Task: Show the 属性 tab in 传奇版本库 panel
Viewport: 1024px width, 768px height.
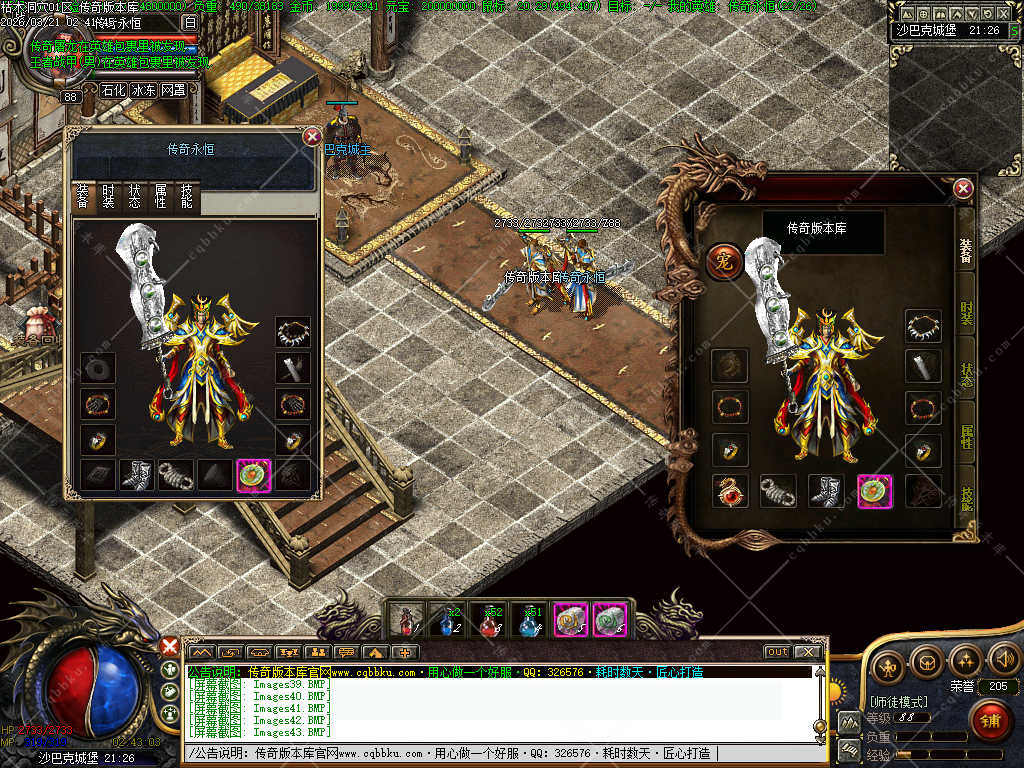Action: click(x=966, y=435)
